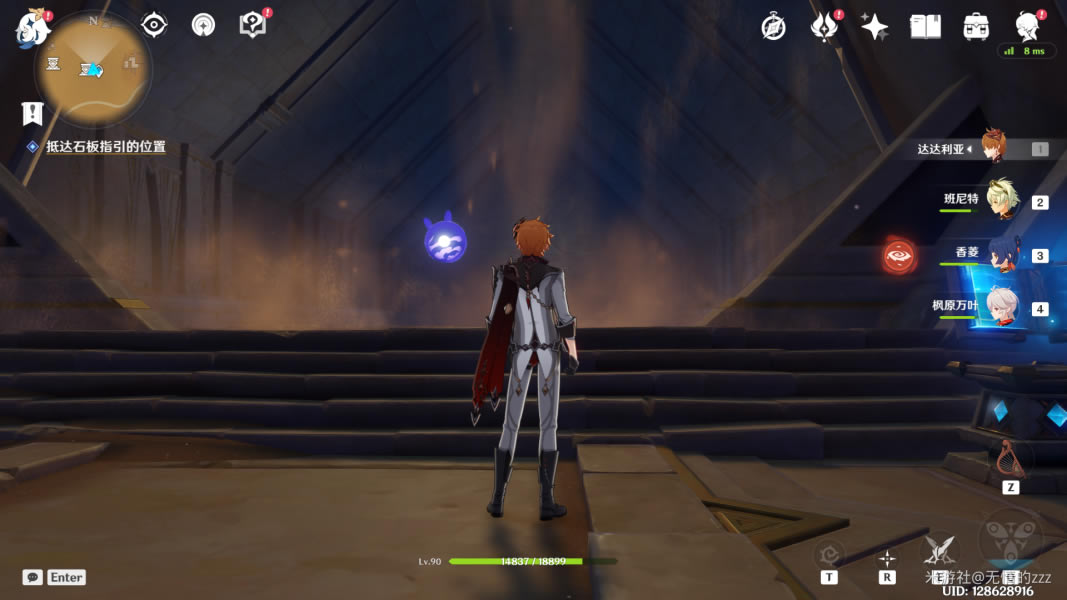Open the open-book handbook icon

[925, 27]
